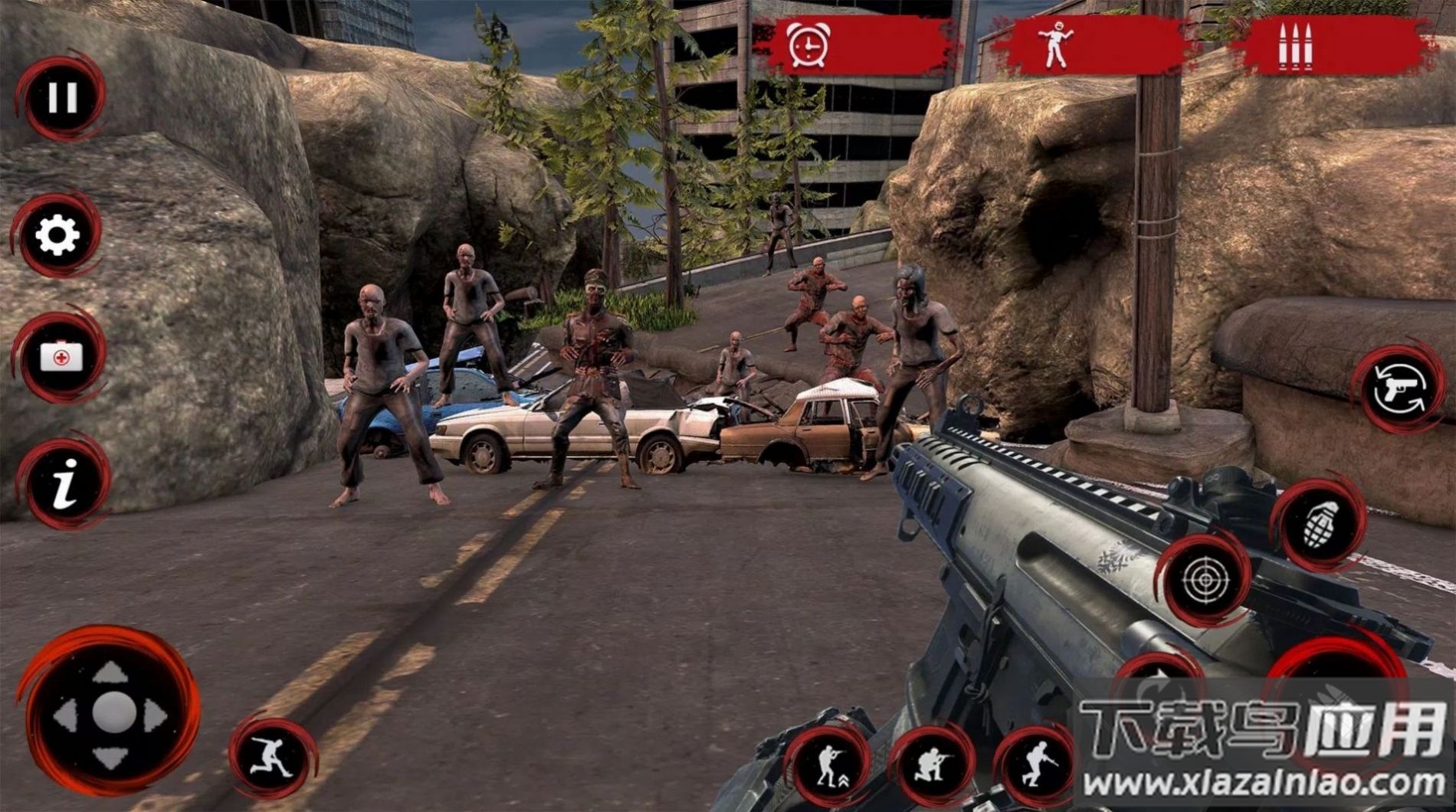Activate the sprint running-man button
This screenshot has width=1456, height=812.
click(274, 758)
